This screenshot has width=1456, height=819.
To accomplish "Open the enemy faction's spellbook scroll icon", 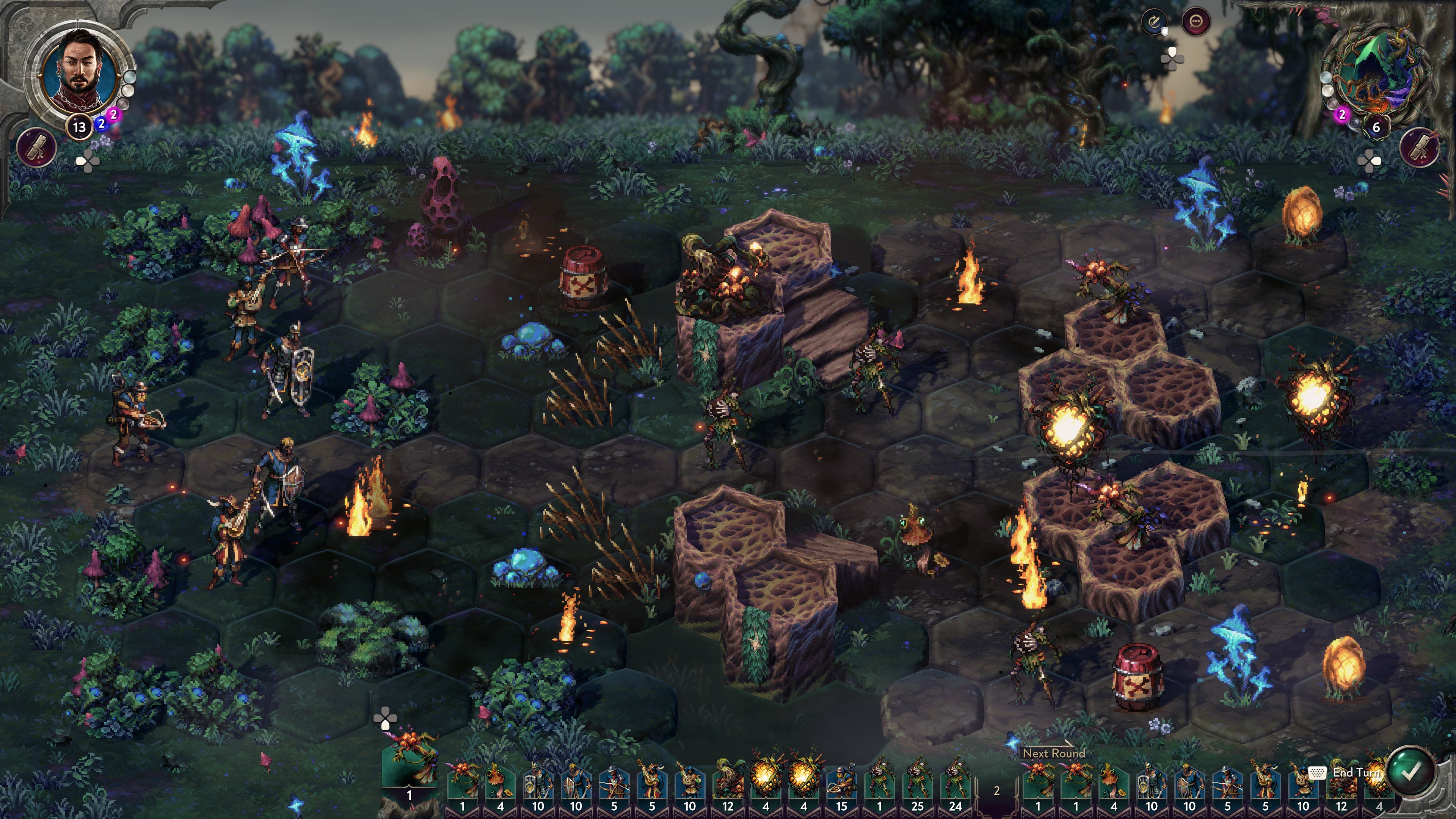I will click(1419, 147).
